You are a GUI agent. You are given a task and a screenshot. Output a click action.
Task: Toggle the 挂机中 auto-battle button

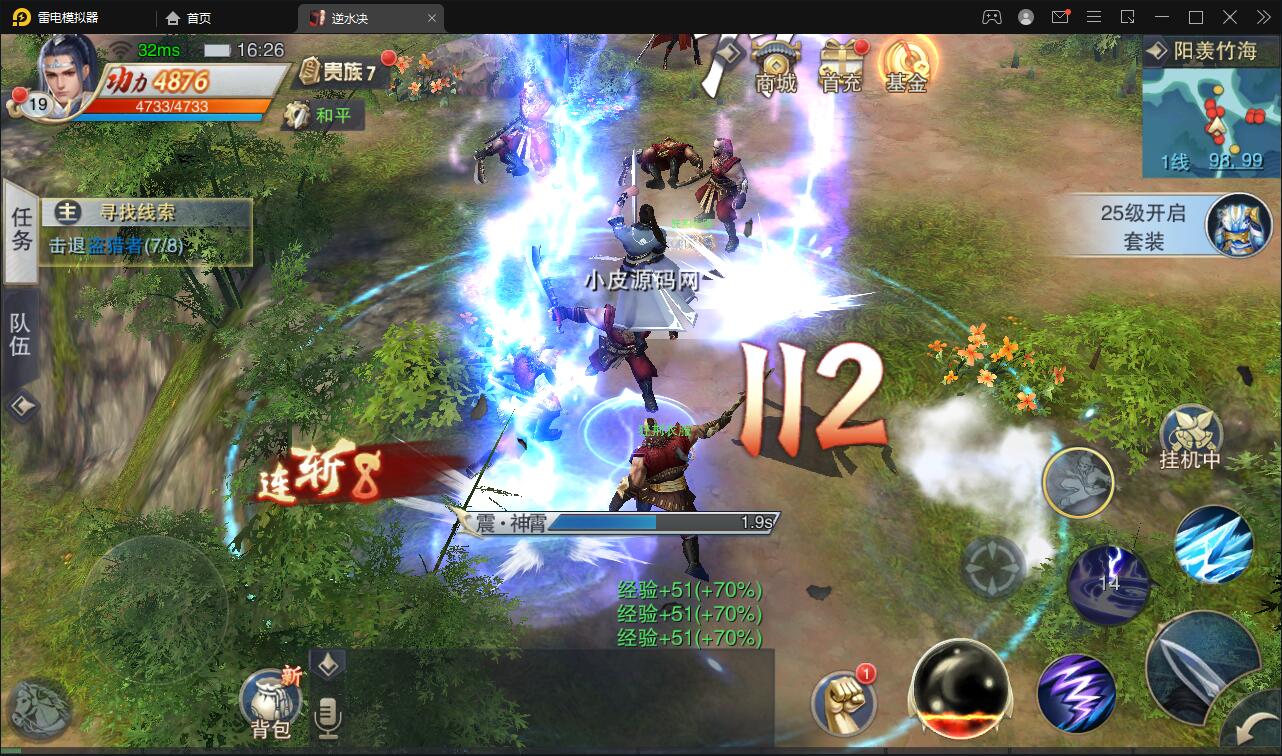pyautogui.click(x=1191, y=437)
